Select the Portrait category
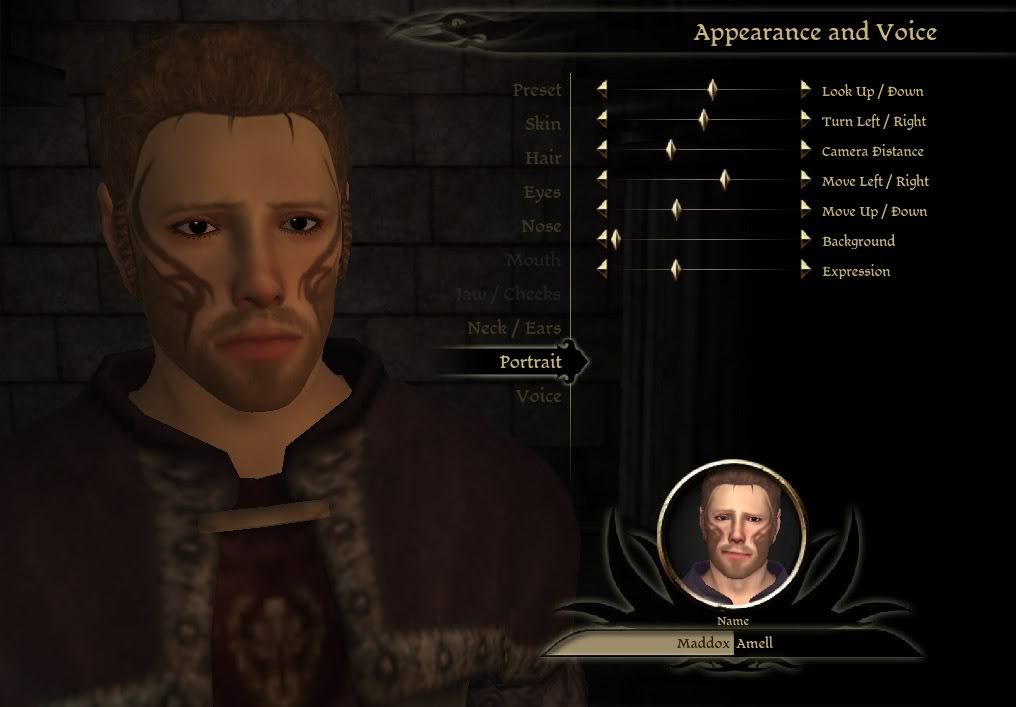The image size is (1016, 707). click(530, 362)
